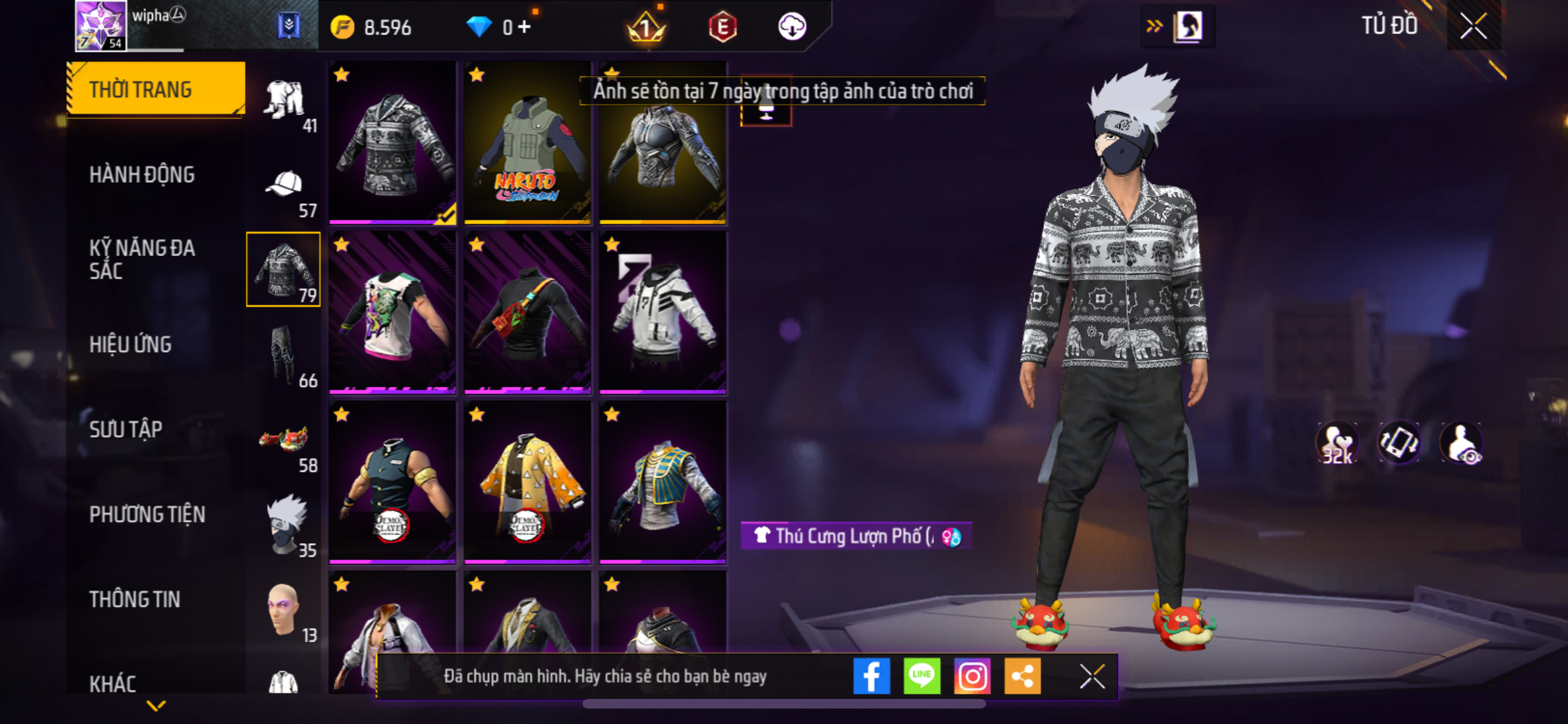Select the cap headwear category icon
Screen dimensions: 1568x724
[284, 185]
